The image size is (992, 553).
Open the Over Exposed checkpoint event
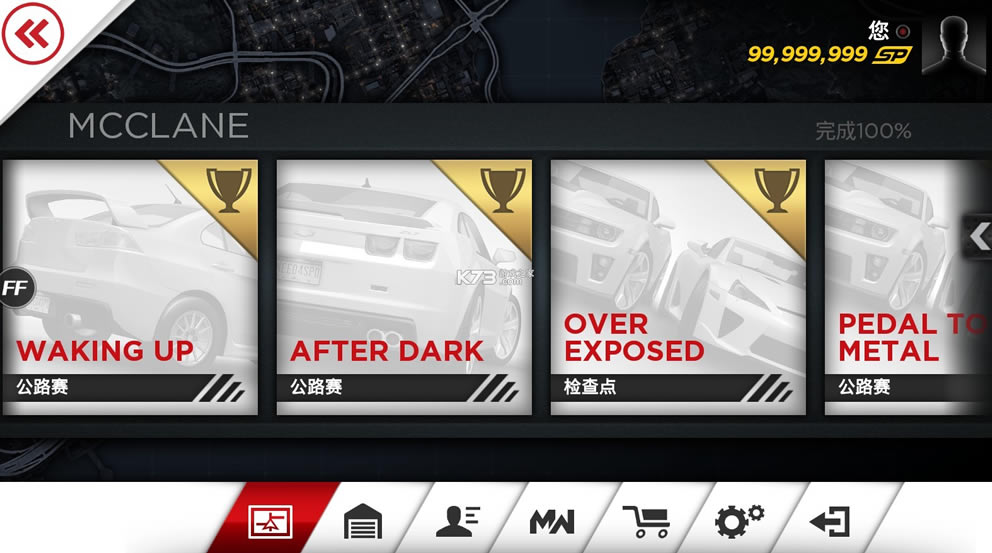coord(678,287)
